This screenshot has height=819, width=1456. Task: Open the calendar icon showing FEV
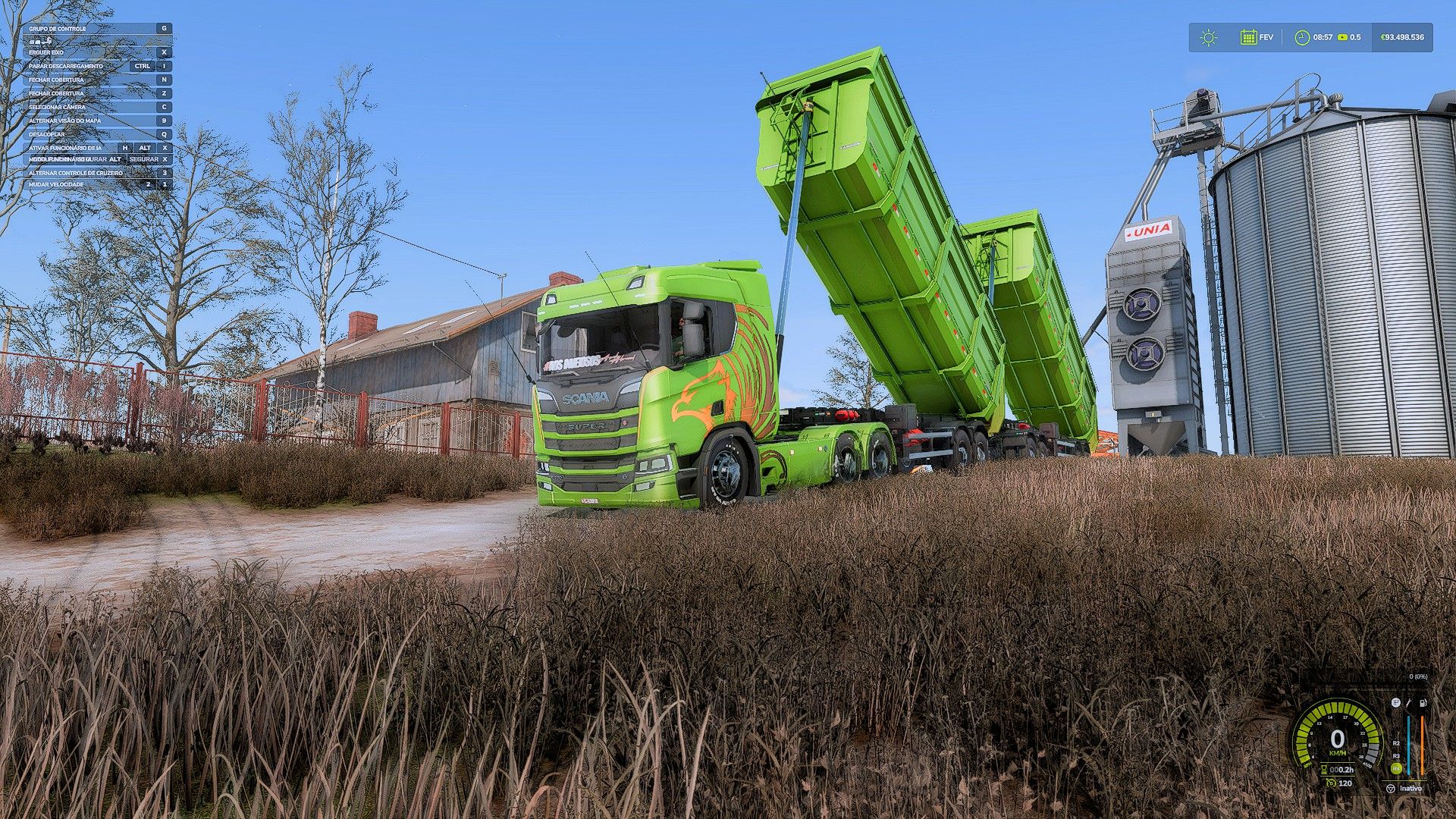[x=1248, y=37]
